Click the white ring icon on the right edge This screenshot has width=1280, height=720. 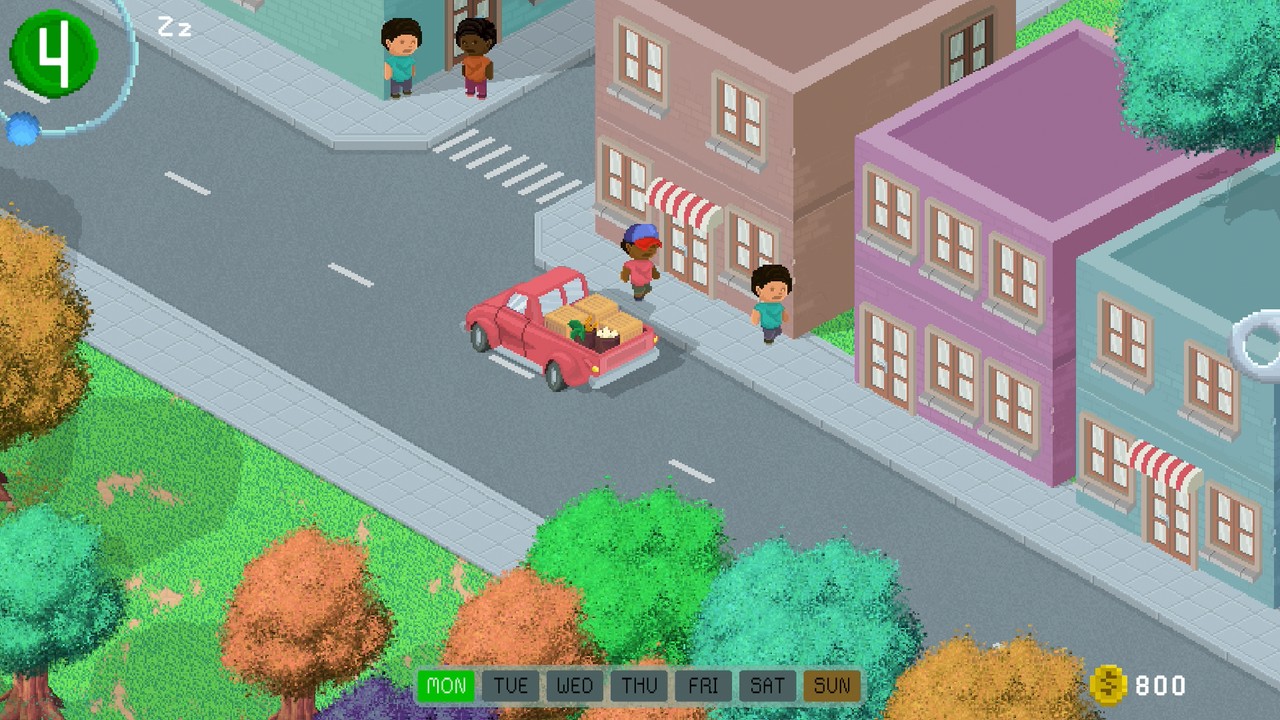(x=1257, y=344)
